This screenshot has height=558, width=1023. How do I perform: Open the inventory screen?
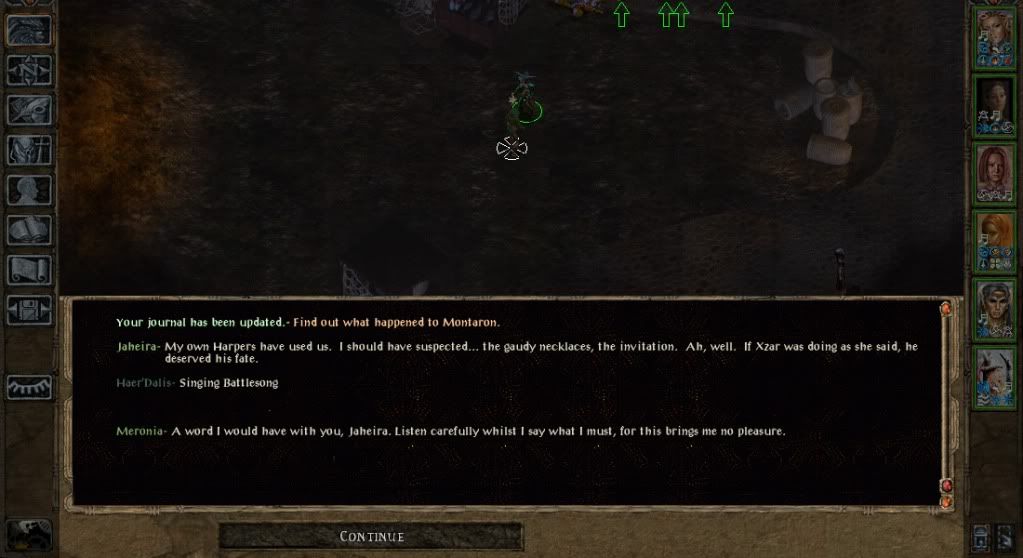point(29,150)
